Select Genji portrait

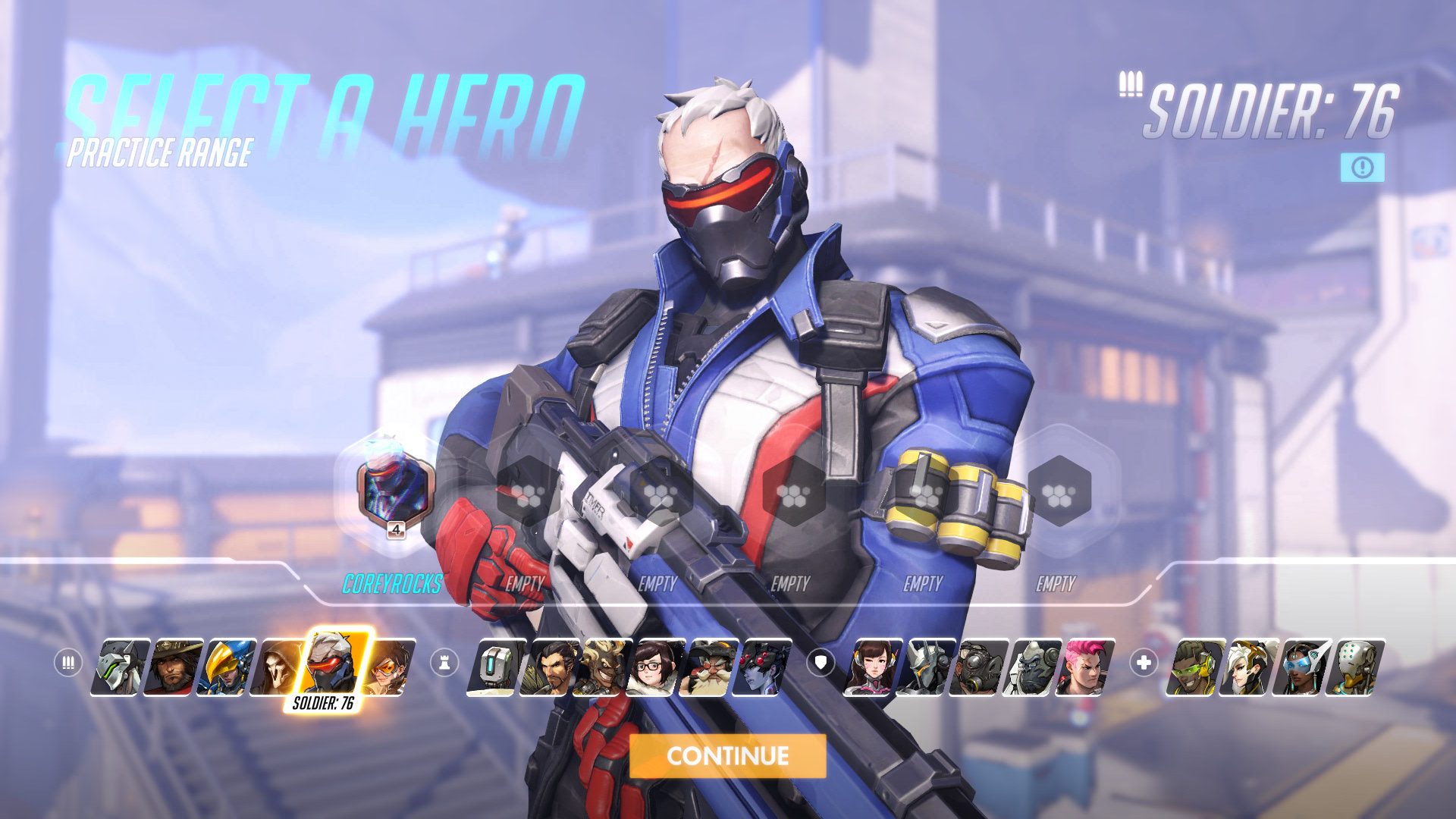pos(121,667)
